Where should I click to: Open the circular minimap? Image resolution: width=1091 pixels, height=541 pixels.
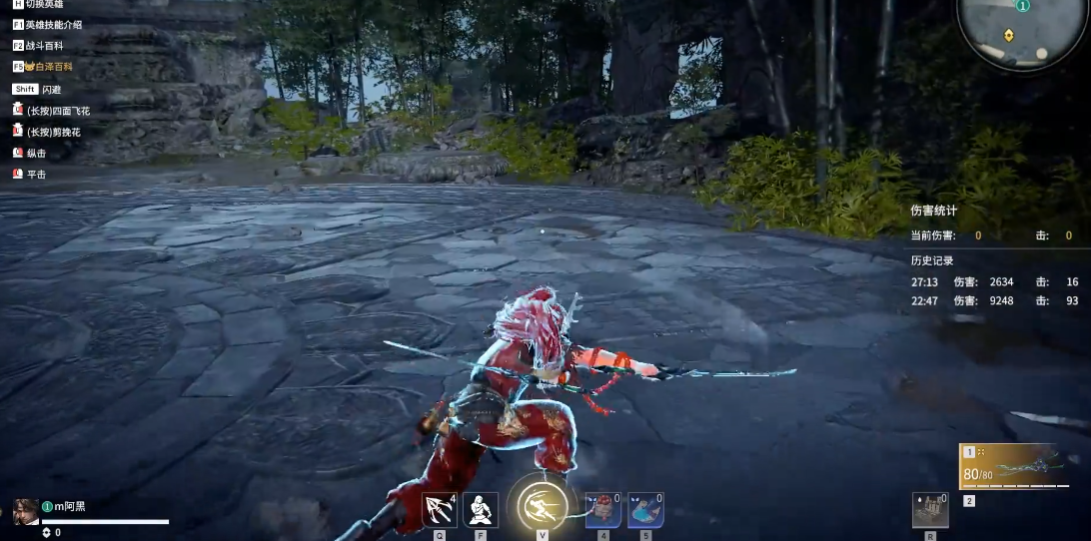(x=1021, y=32)
